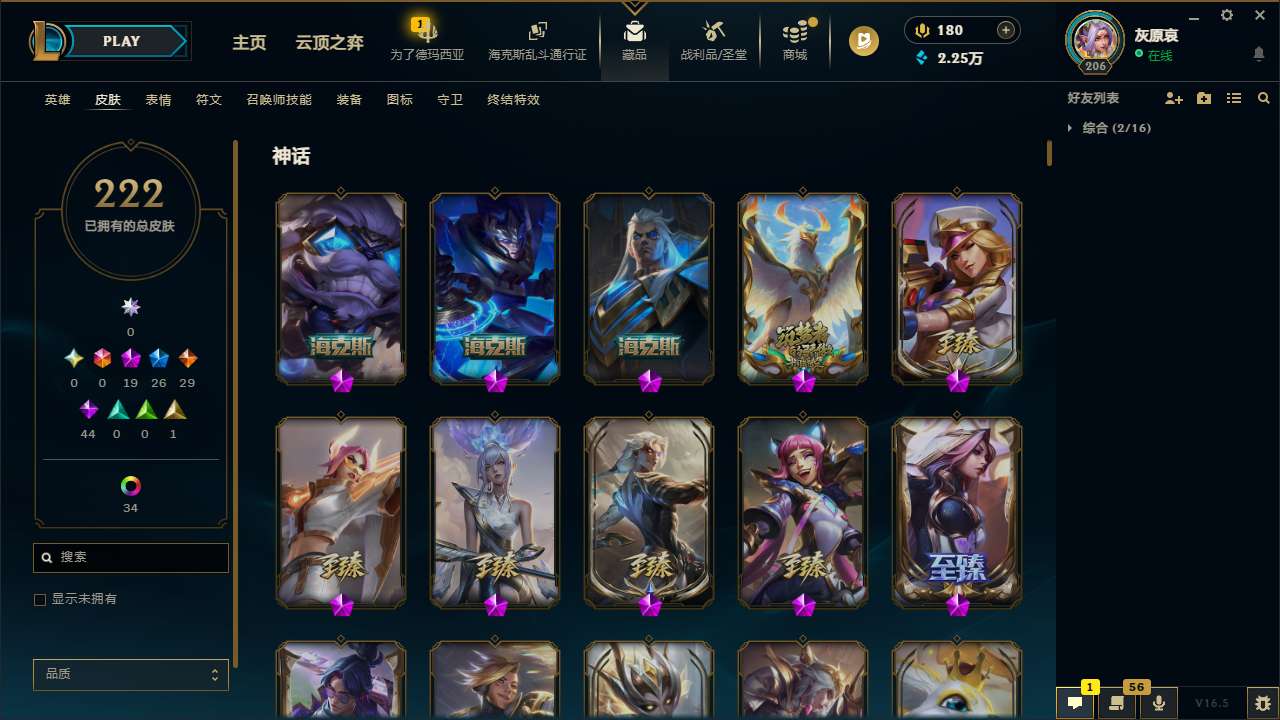Screen dimensions: 1280x720
Task: Open the 商城 store icon
Action: click(795, 40)
